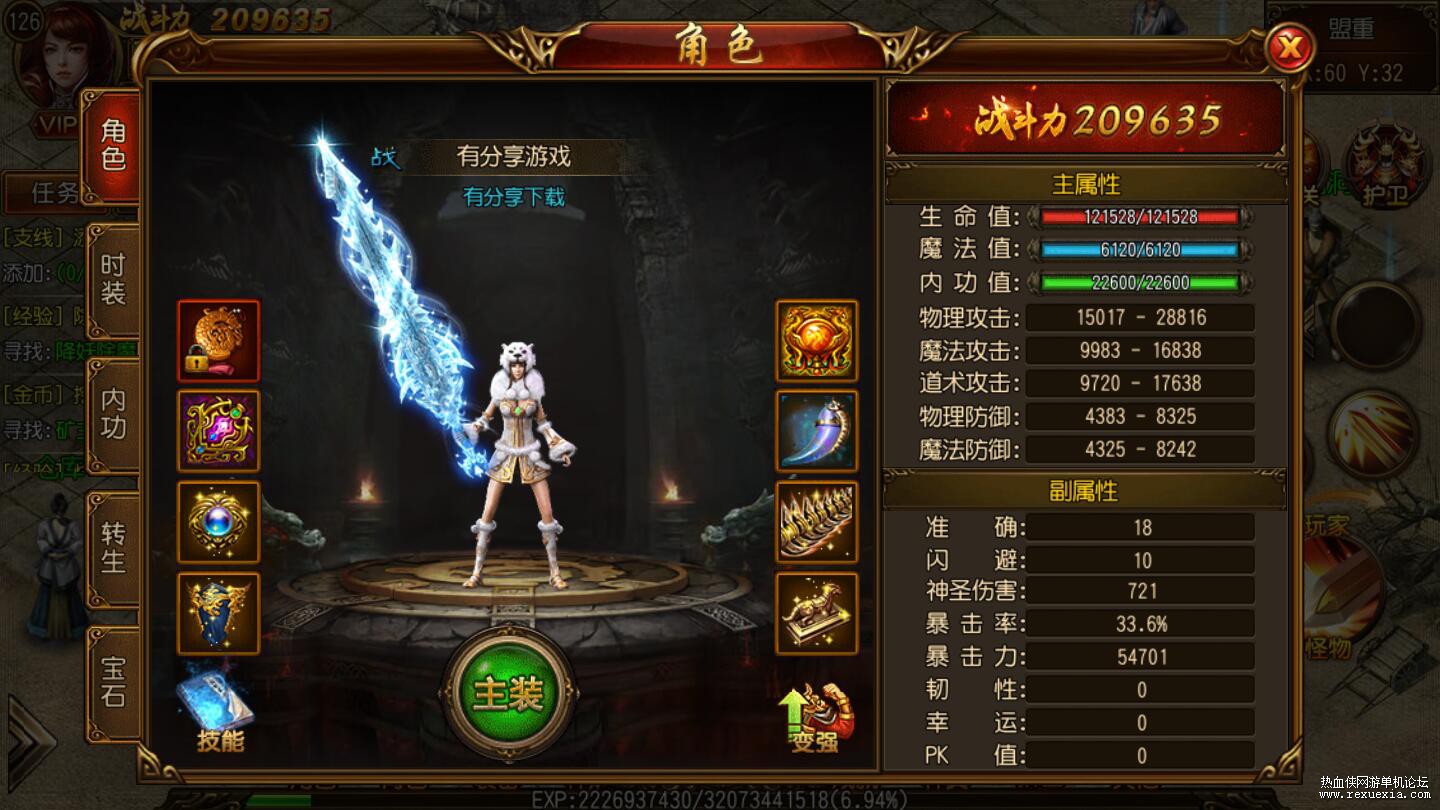
Task: Click the beast statue equipment slot
Action: pyautogui.click(x=816, y=612)
